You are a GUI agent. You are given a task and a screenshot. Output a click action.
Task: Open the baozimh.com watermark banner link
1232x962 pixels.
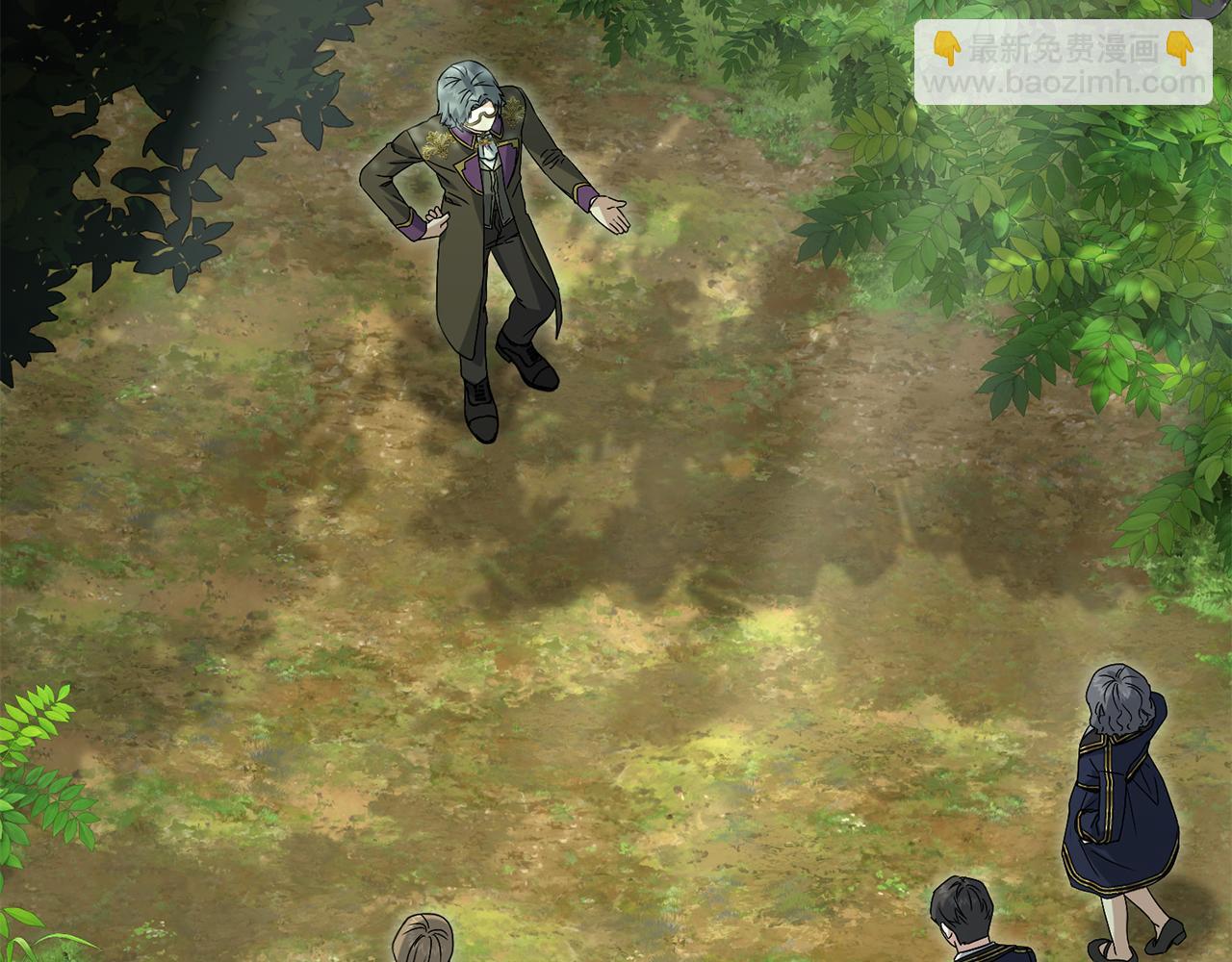(1063, 63)
